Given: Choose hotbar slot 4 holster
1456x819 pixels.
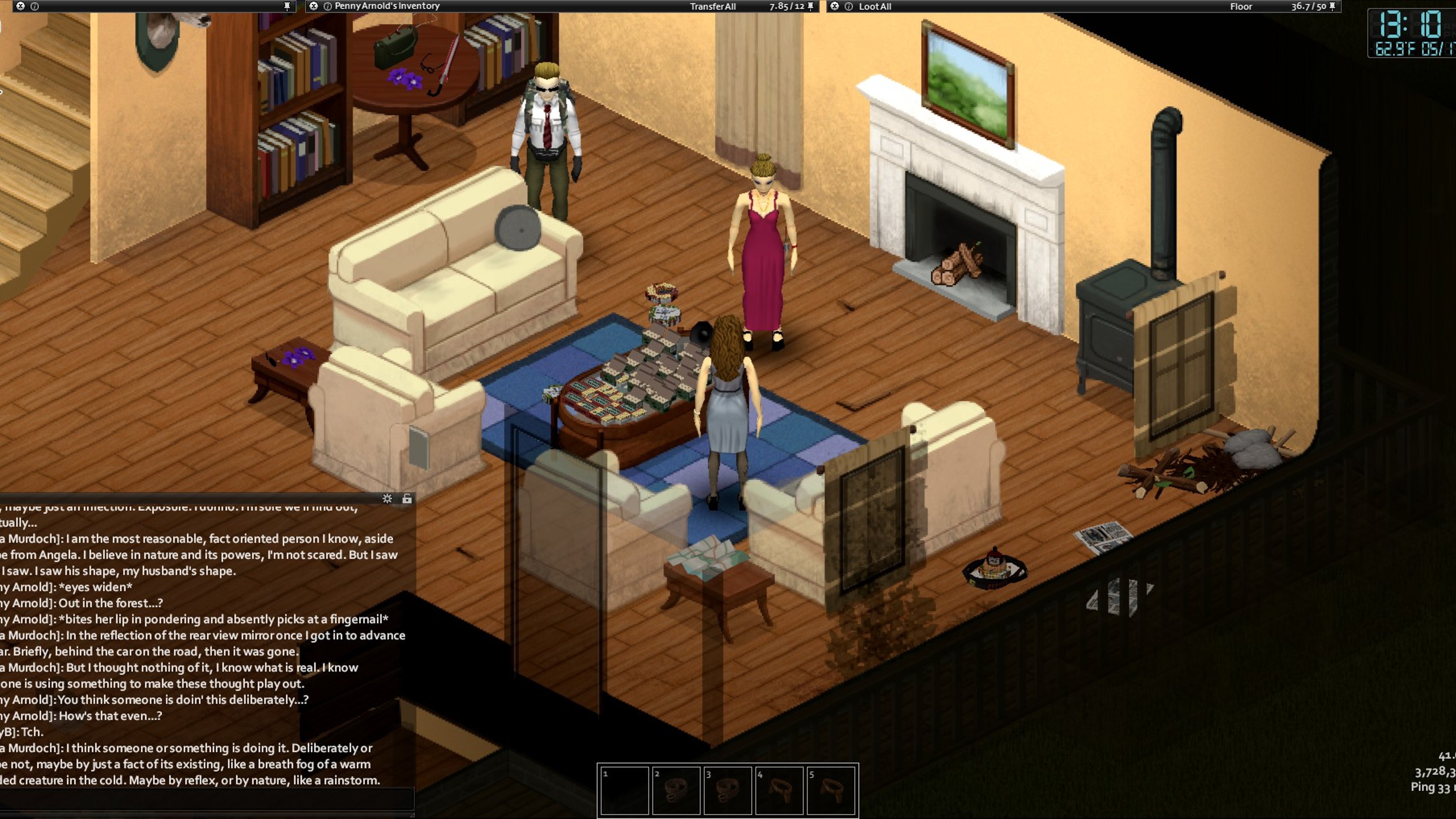Looking at the screenshot, I should tap(780, 790).
